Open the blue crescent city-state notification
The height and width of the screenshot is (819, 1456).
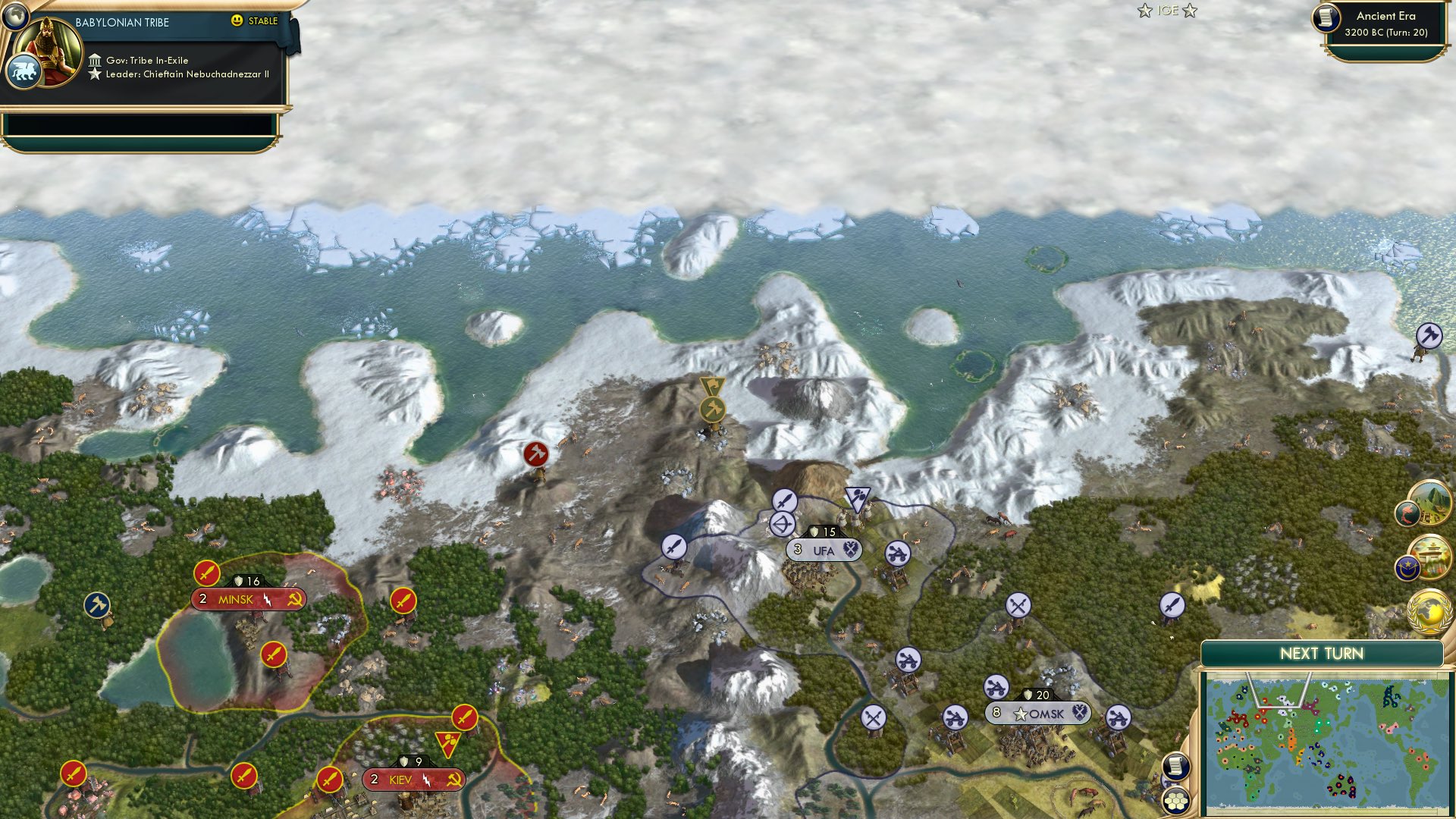[1408, 567]
